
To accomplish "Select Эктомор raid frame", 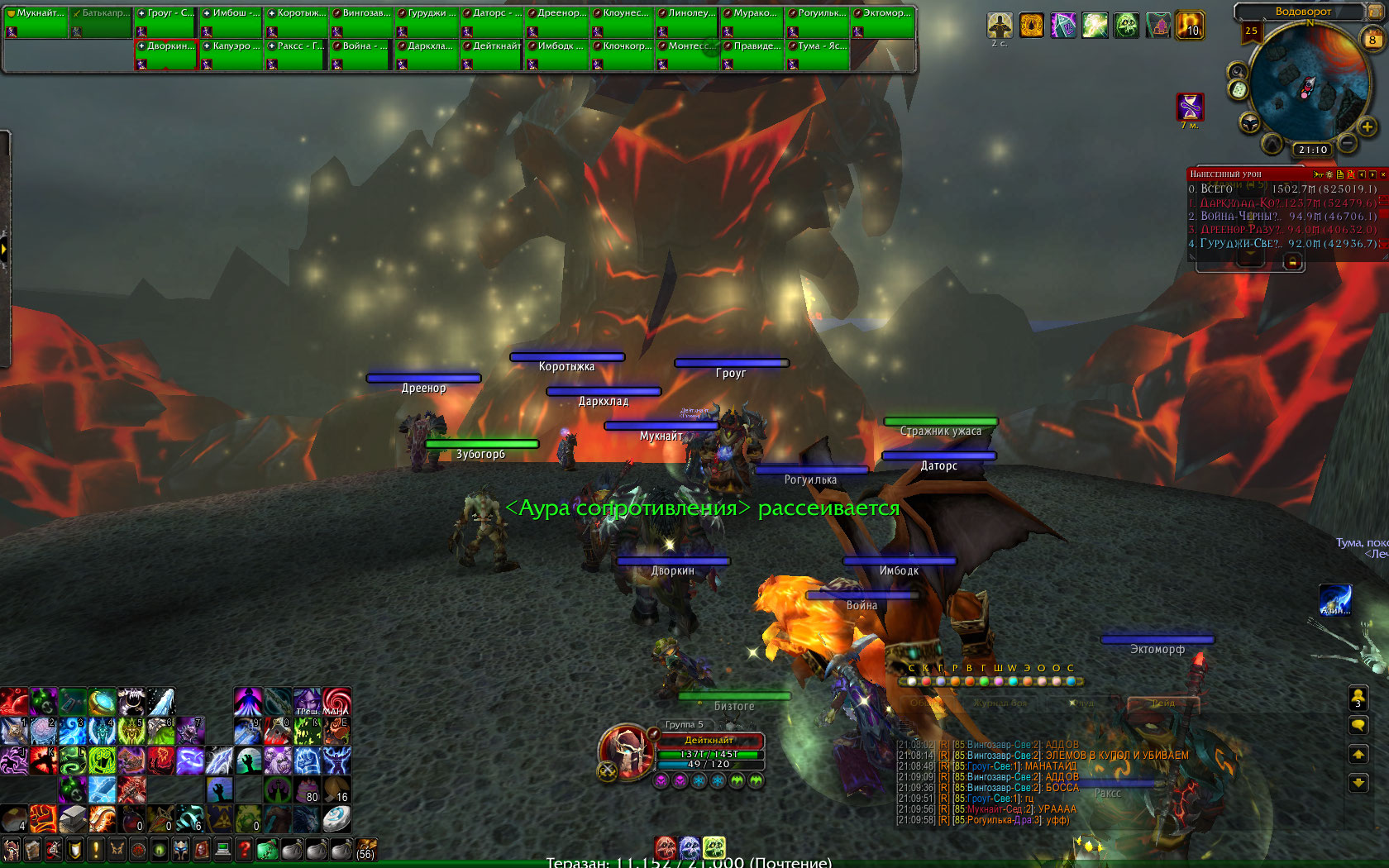I will pyautogui.click(x=883, y=21).
